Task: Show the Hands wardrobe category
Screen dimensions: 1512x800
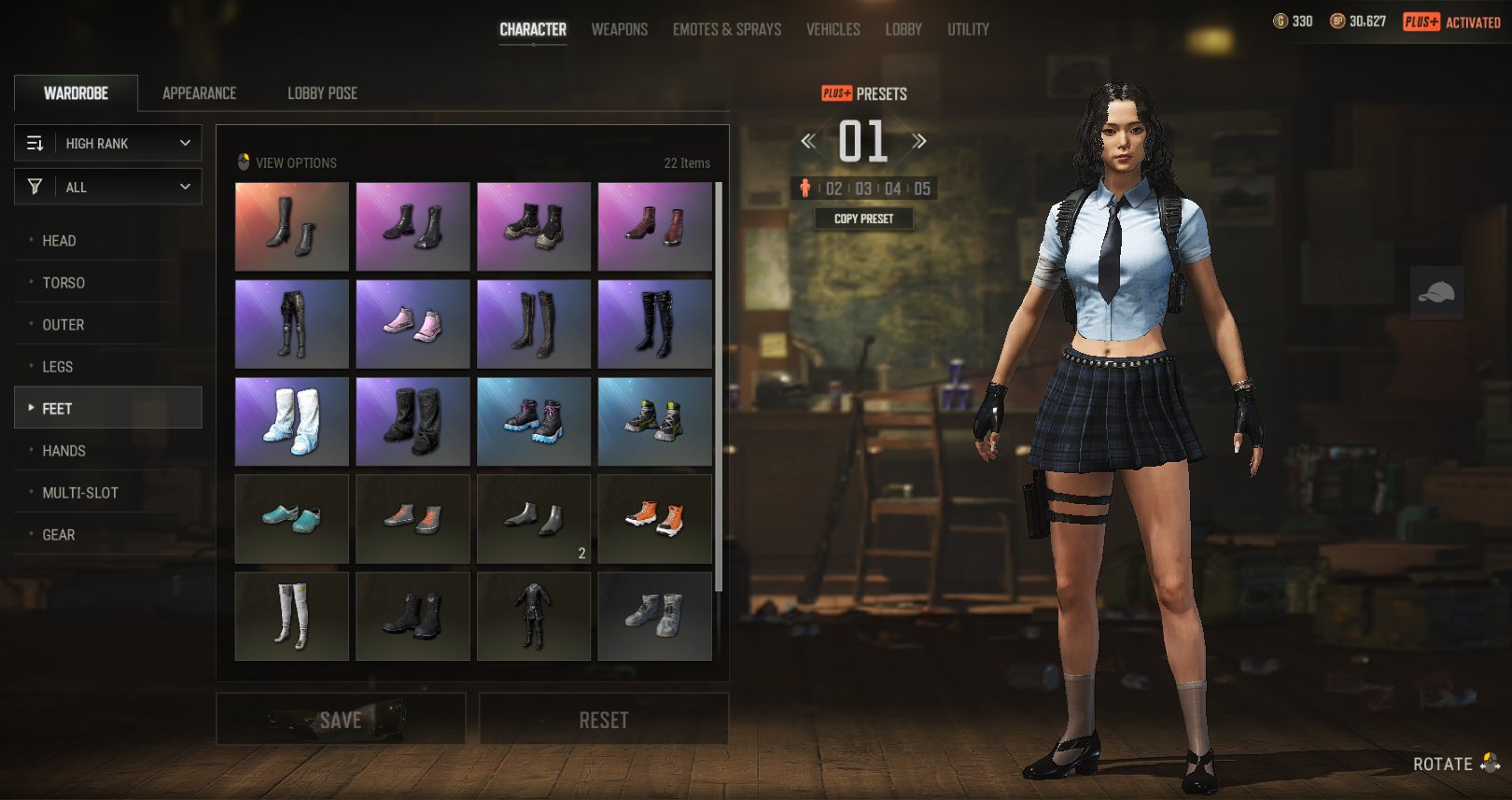Action: (63, 451)
